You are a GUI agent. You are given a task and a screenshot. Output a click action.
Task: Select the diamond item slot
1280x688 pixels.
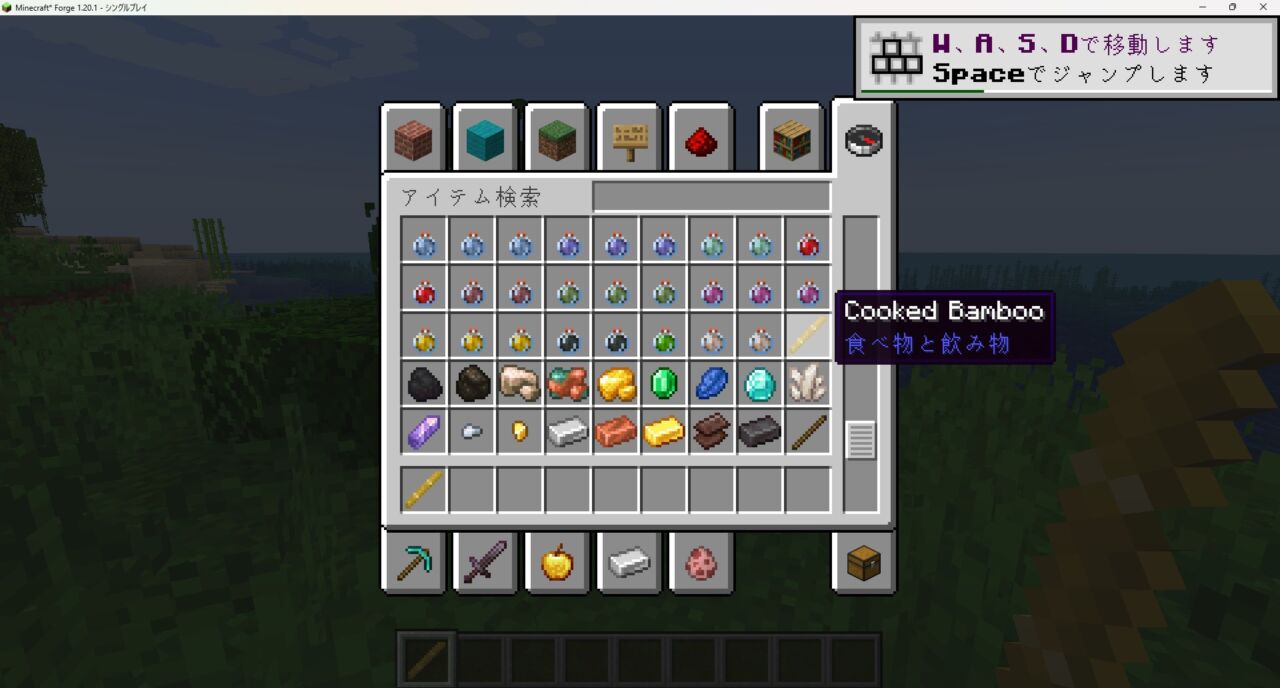[760, 384]
